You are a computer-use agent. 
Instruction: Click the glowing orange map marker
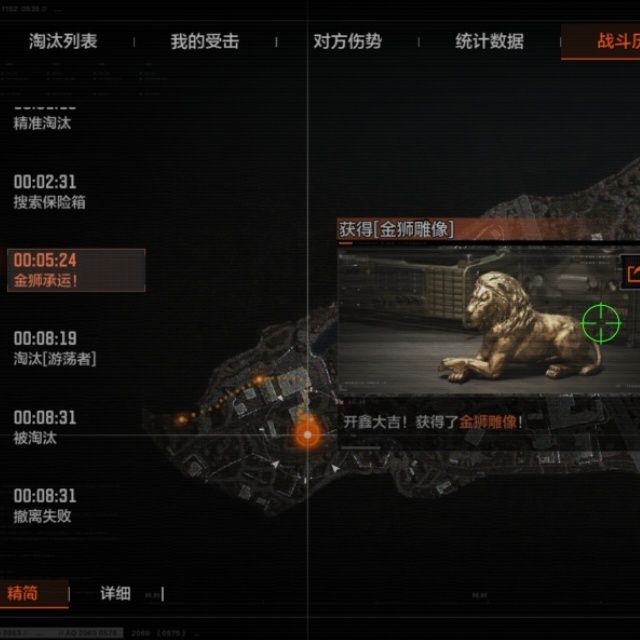click(307, 434)
